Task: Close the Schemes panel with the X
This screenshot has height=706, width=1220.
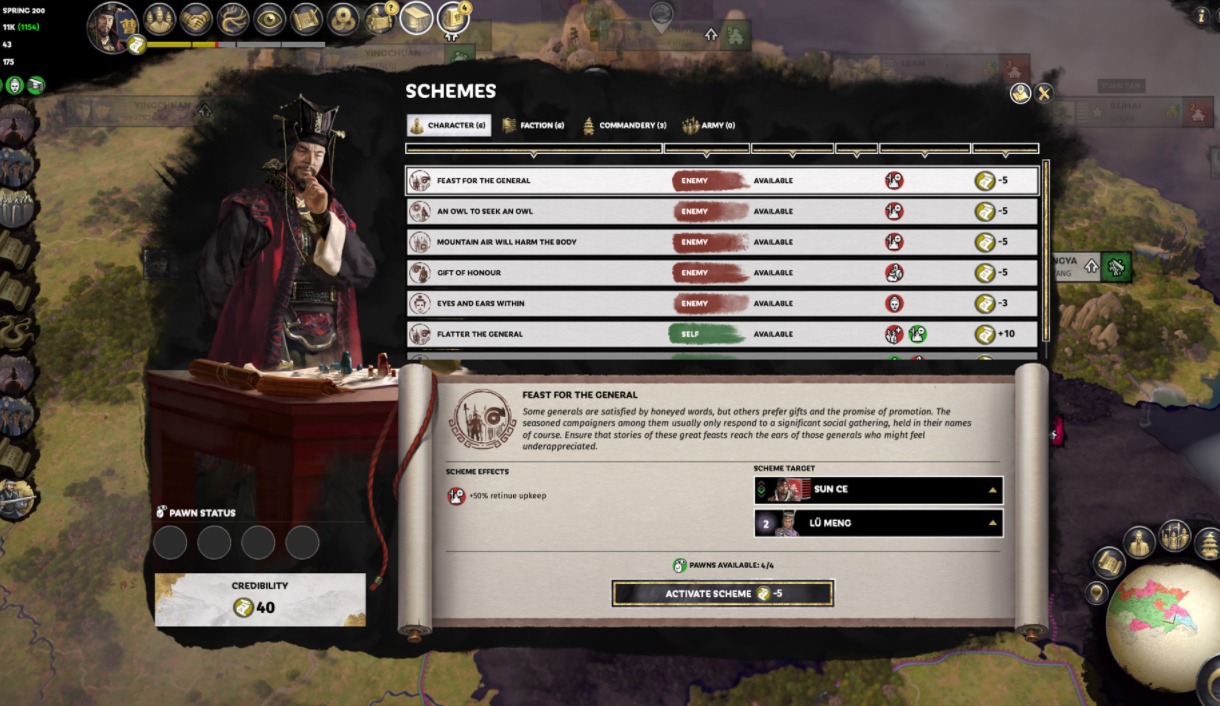Action: tap(1044, 93)
